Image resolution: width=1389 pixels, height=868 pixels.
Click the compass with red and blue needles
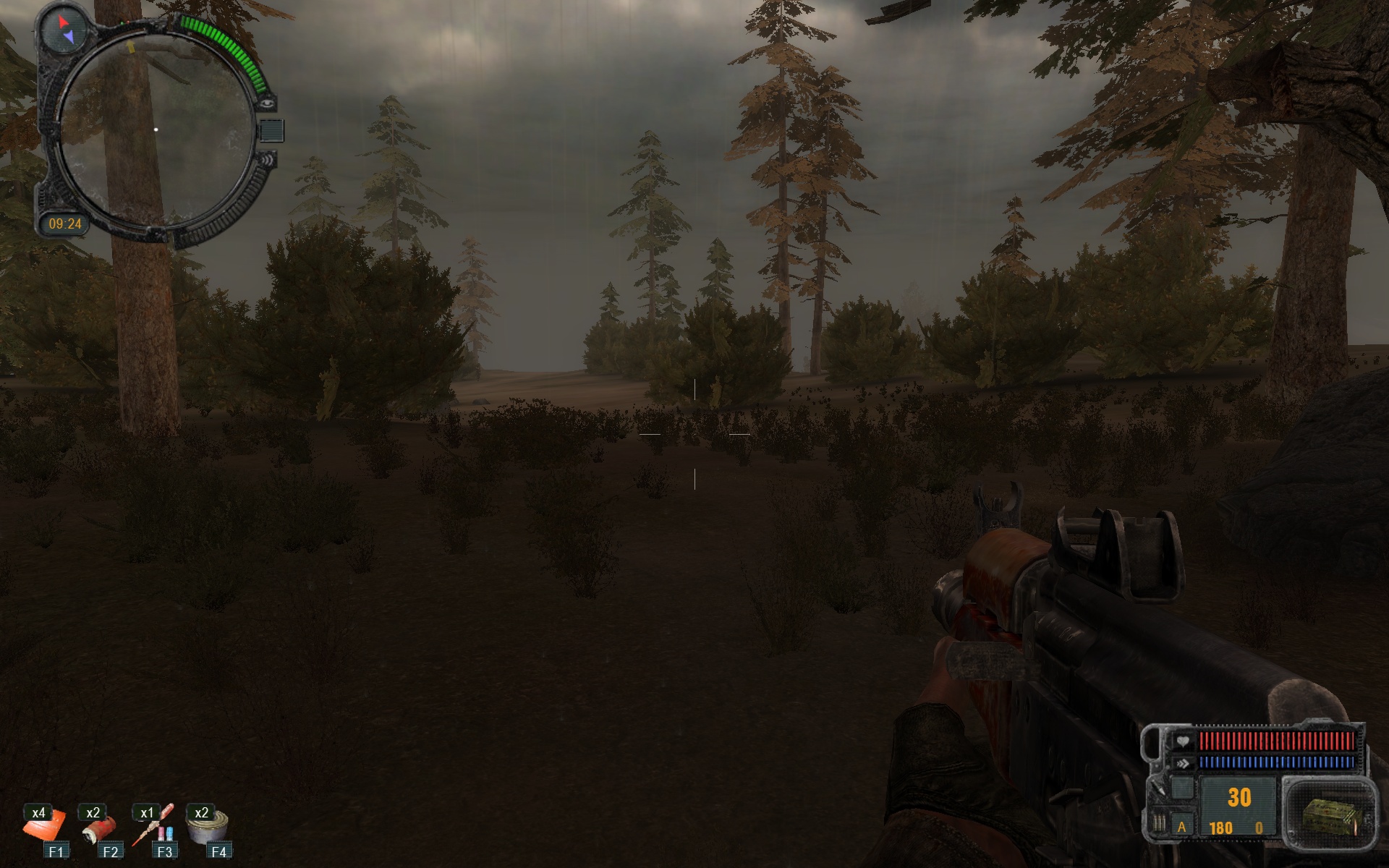click(x=64, y=30)
